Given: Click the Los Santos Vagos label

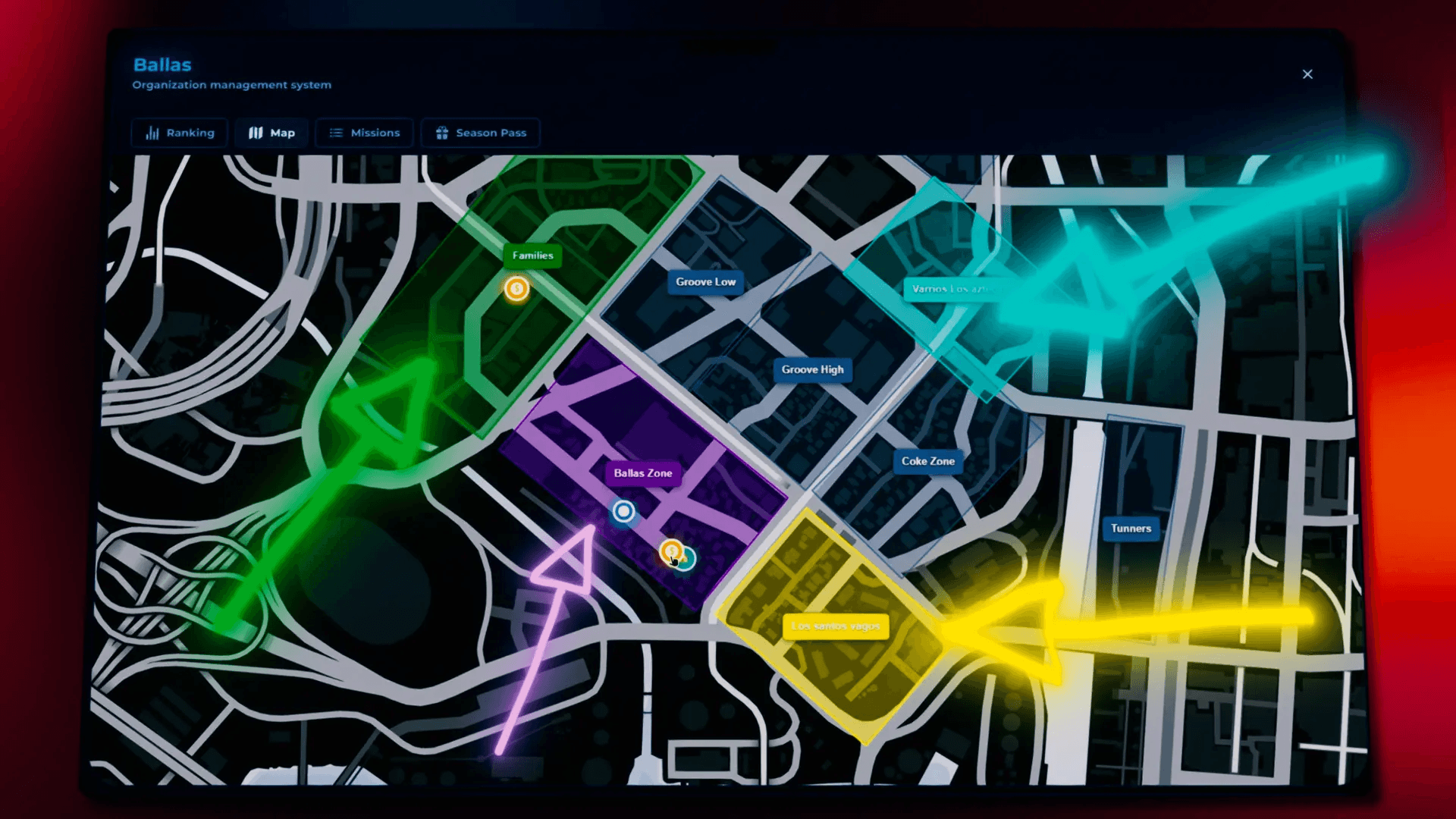Looking at the screenshot, I should coord(836,626).
